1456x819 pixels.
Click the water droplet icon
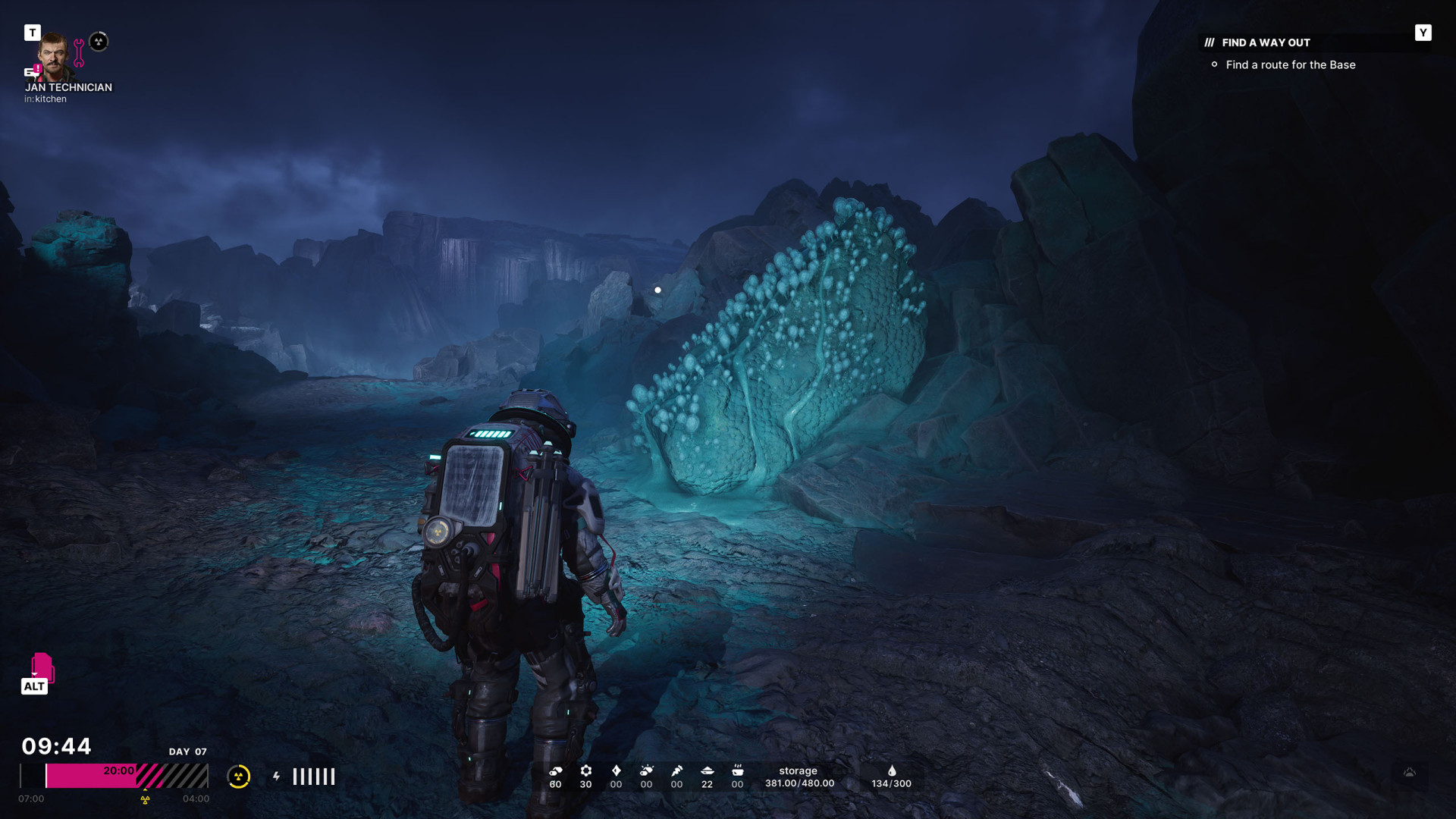[892, 771]
